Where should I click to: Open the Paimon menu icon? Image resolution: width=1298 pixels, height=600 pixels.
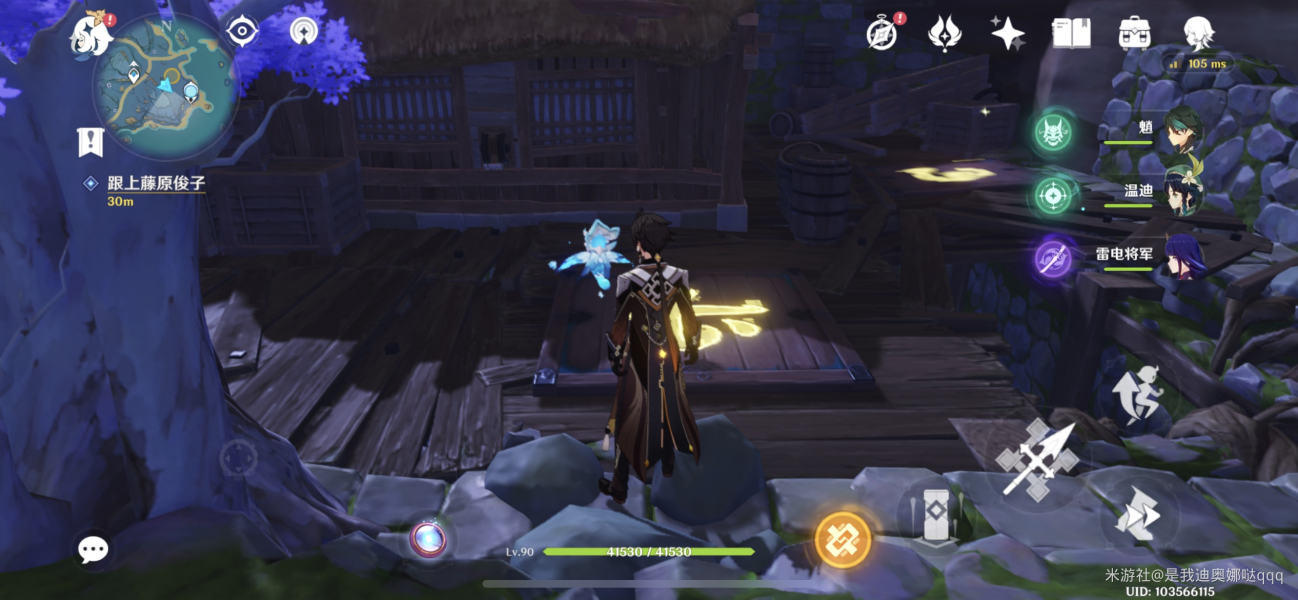(x=89, y=35)
